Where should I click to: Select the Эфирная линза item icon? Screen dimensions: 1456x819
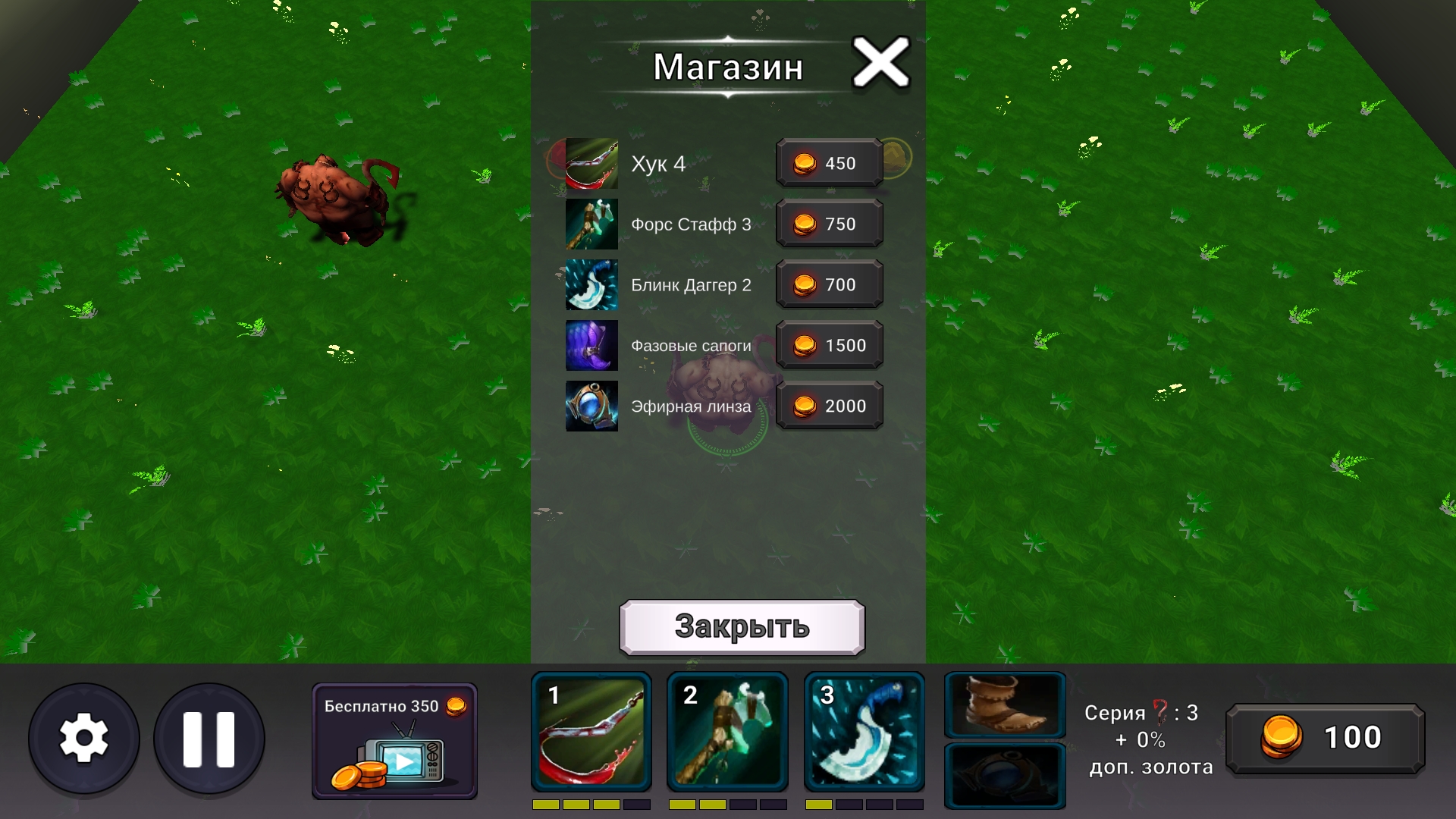pos(591,406)
